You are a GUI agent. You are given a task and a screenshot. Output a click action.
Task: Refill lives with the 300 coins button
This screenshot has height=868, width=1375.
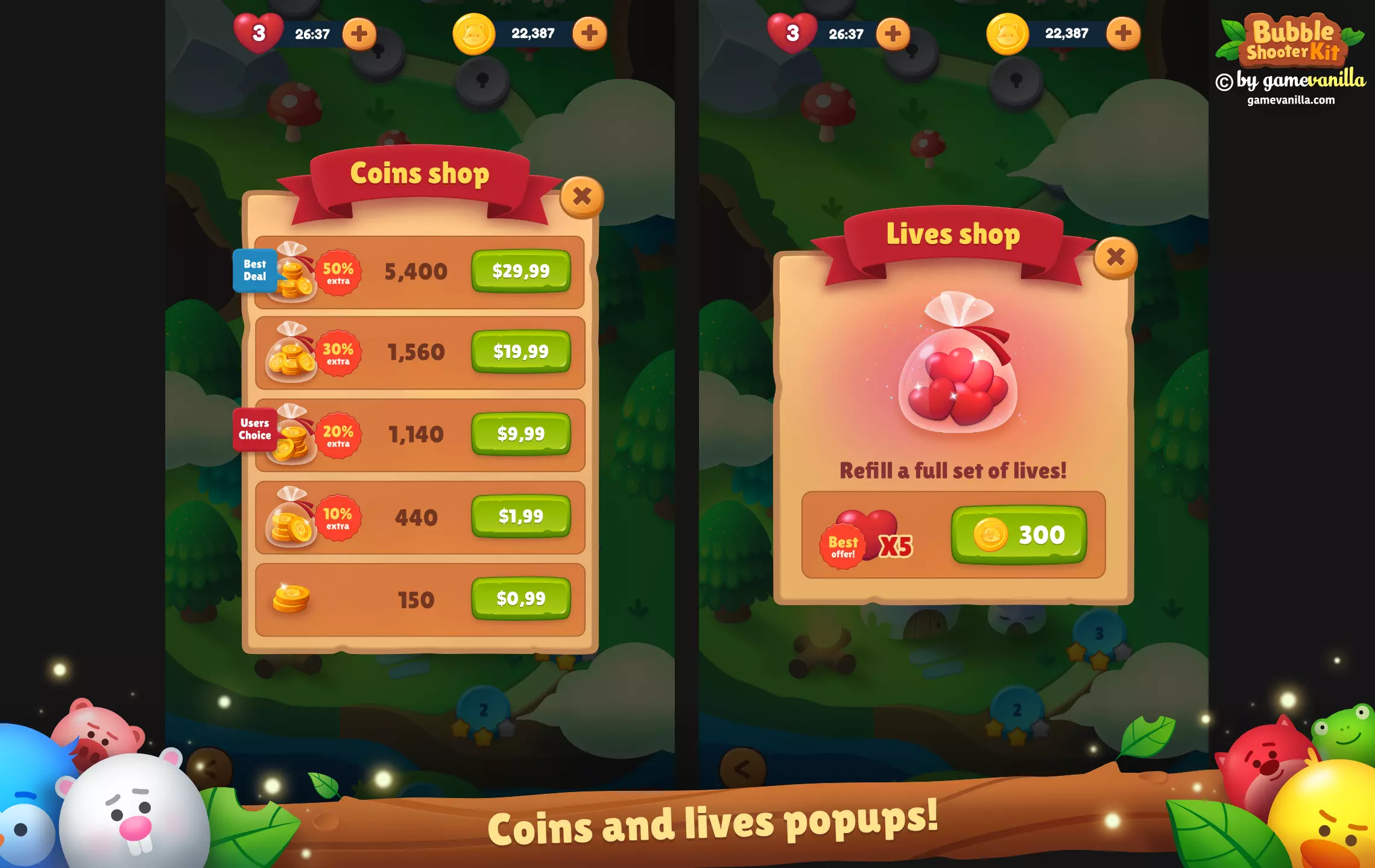pyautogui.click(x=1019, y=535)
